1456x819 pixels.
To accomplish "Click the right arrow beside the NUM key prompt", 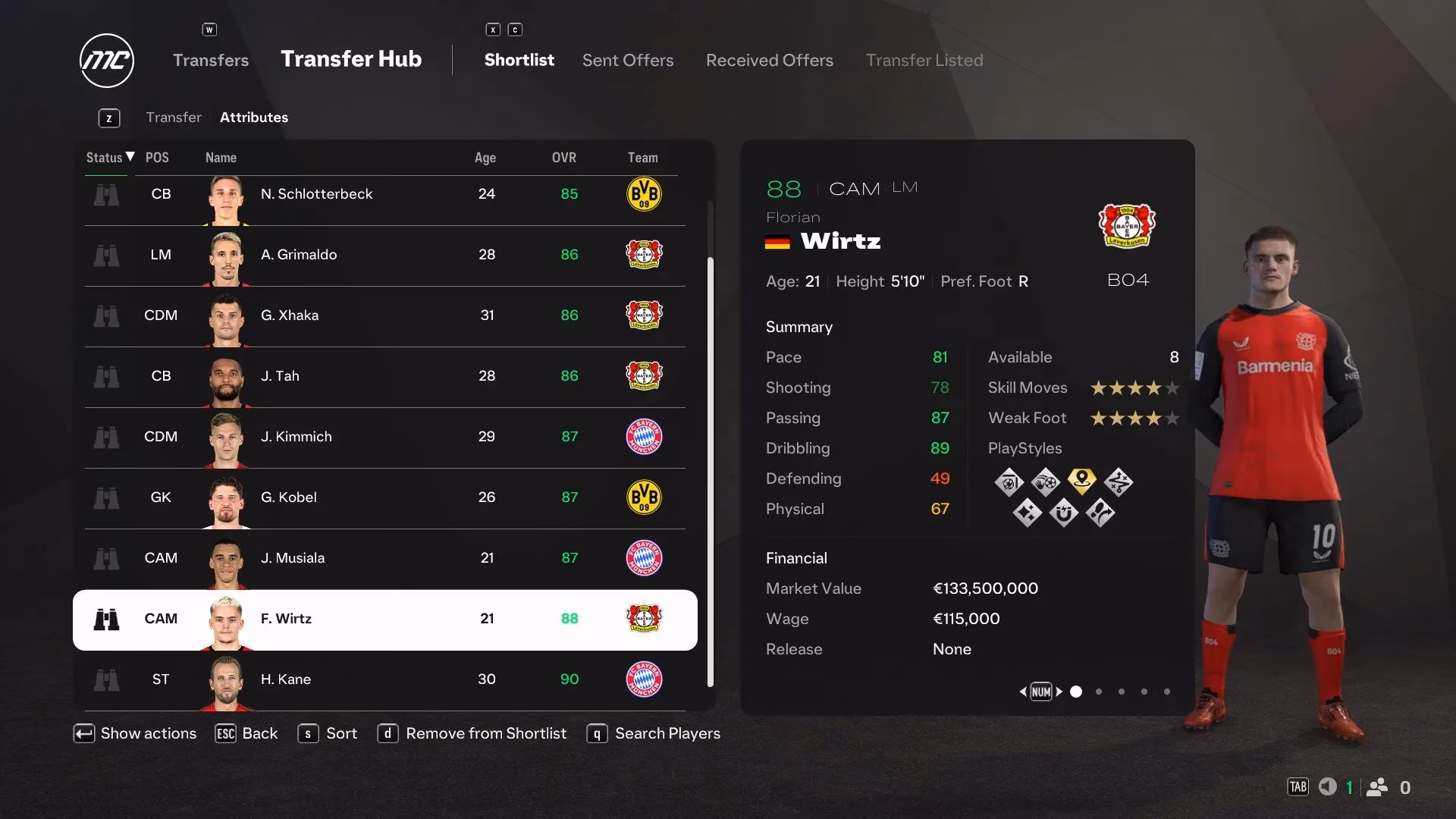I will tap(1059, 692).
